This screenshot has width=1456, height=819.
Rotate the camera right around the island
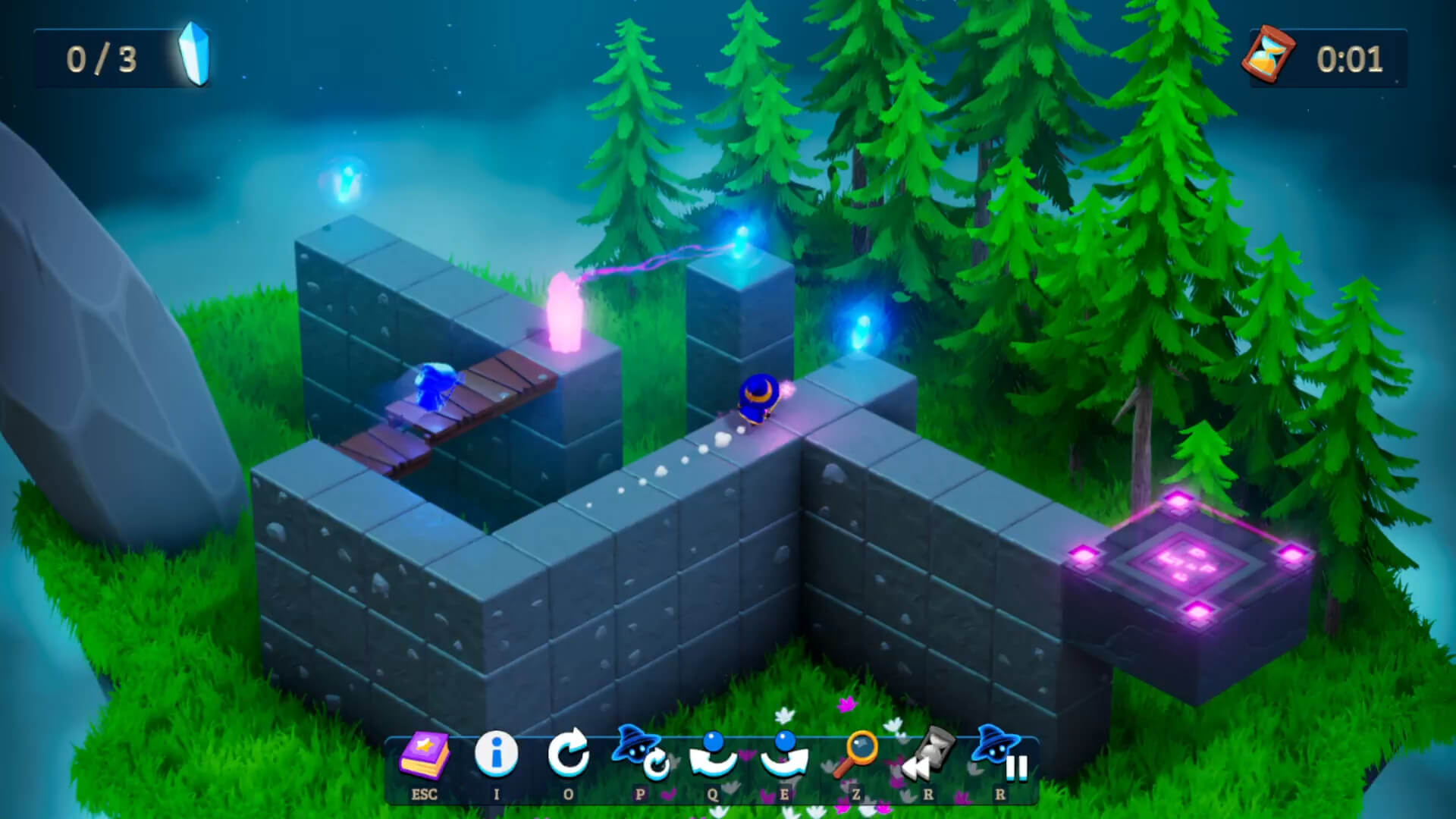tap(783, 755)
